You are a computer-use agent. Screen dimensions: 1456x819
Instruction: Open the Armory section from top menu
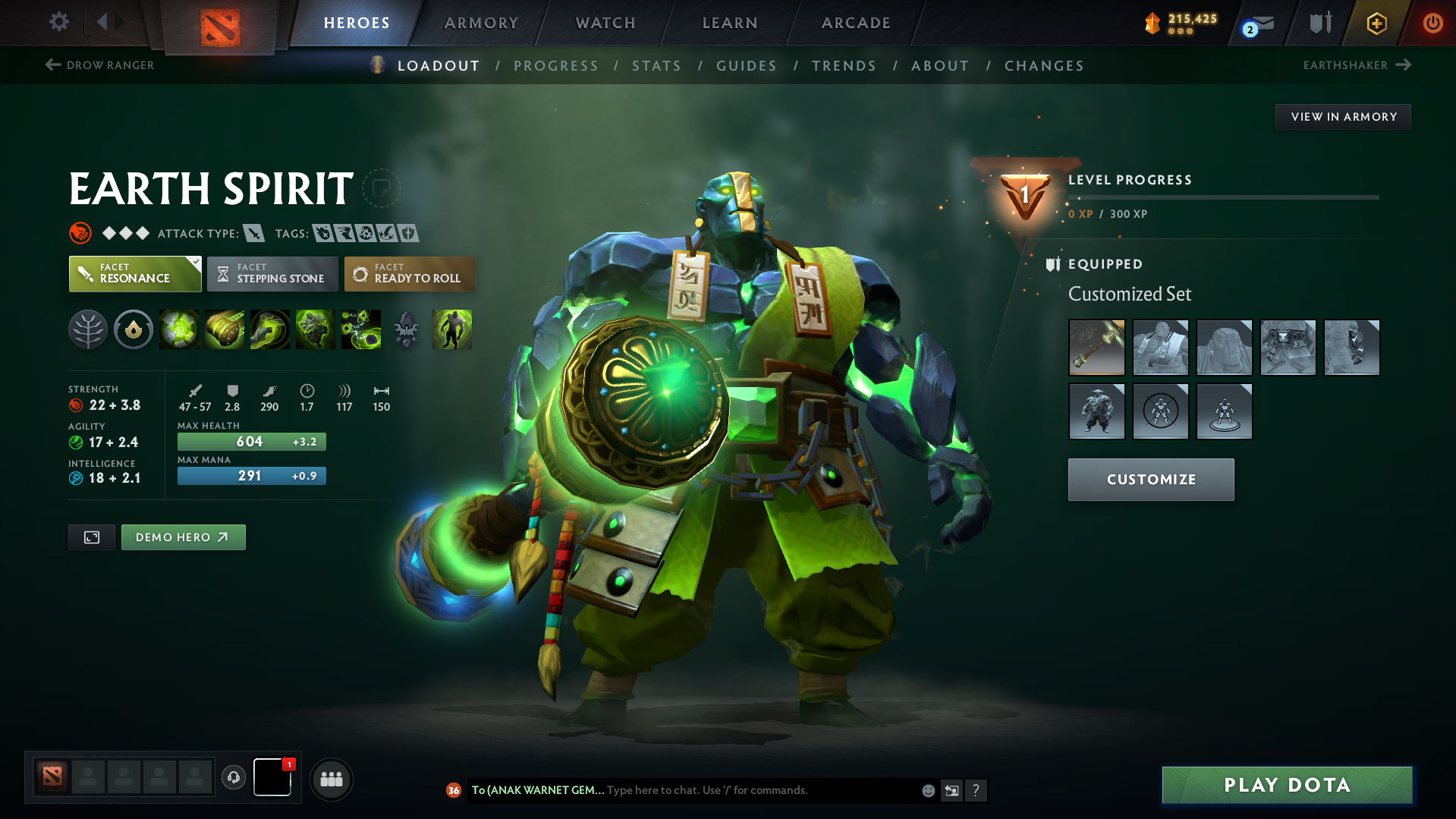[x=481, y=23]
